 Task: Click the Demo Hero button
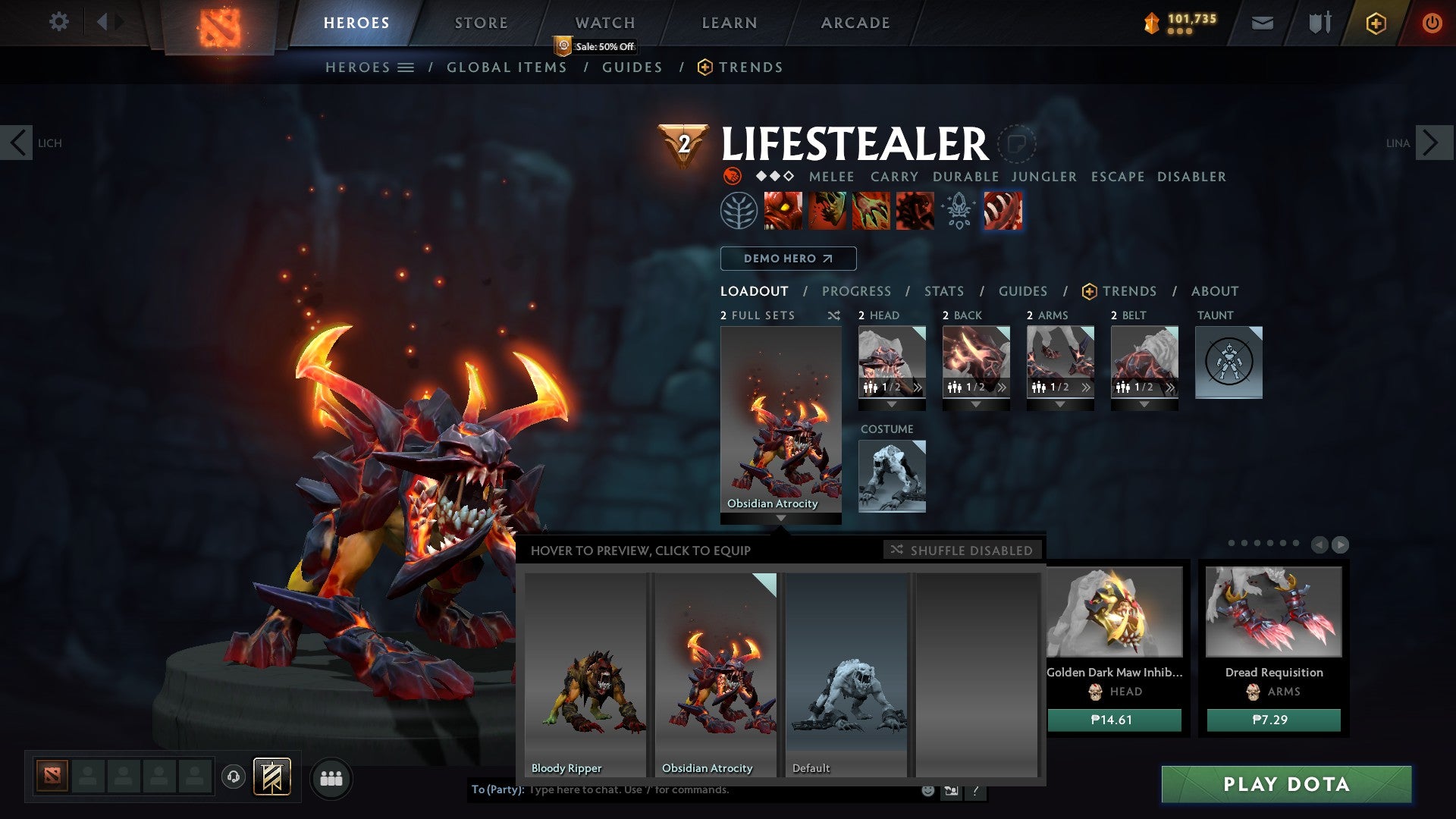point(788,259)
